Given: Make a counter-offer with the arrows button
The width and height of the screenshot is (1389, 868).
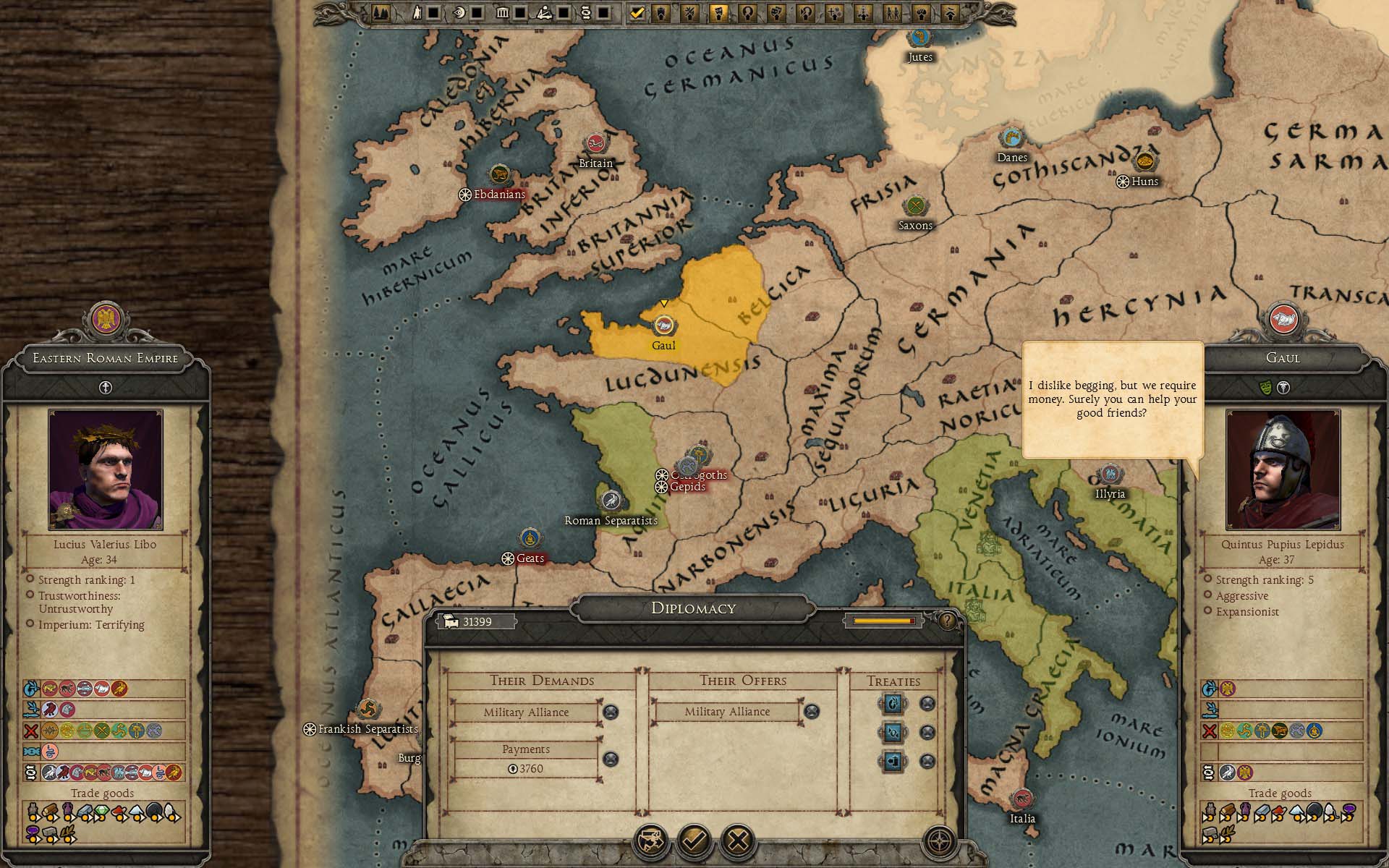Looking at the screenshot, I should (650, 841).
